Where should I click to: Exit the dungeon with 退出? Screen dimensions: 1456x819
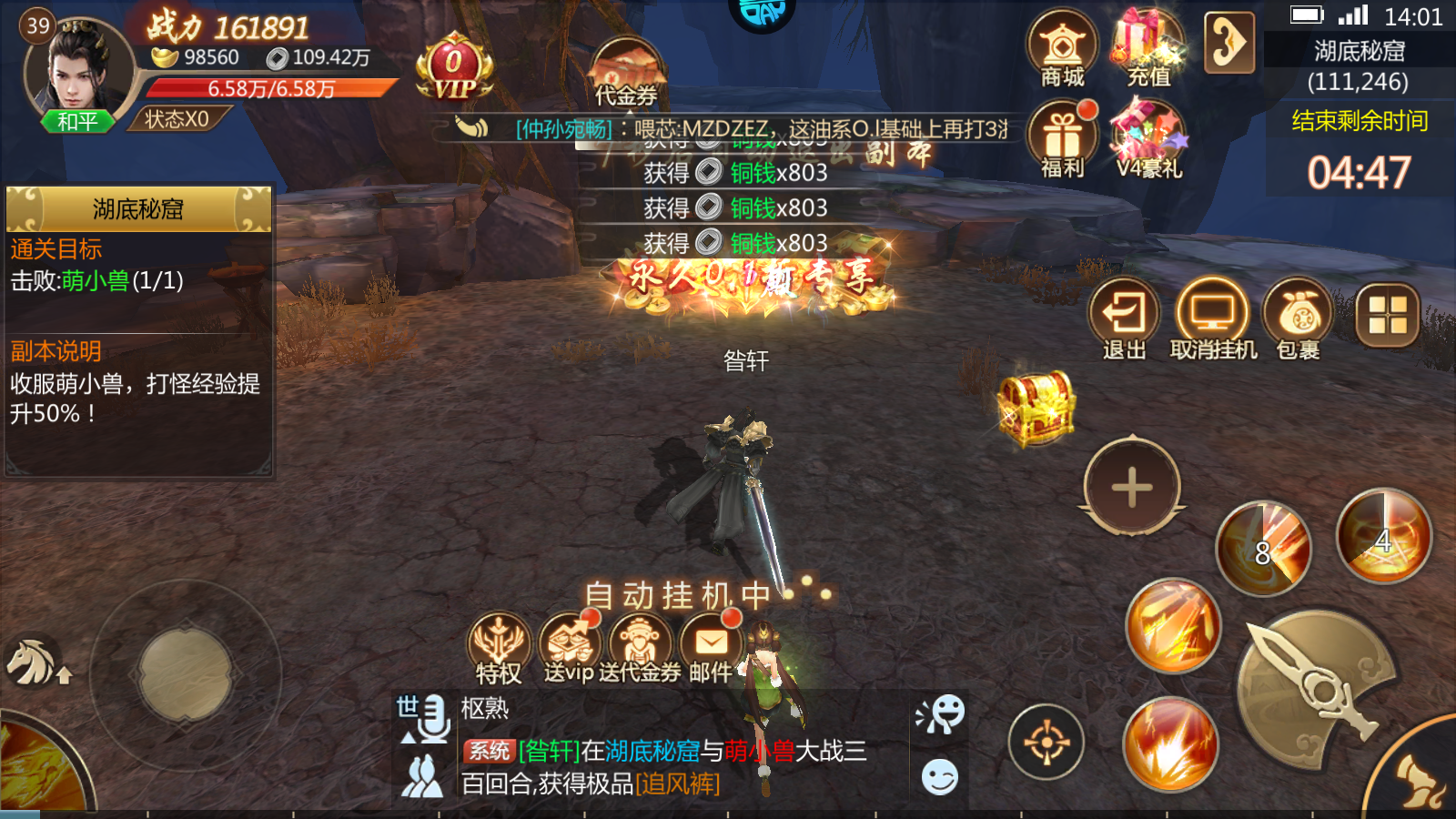pos(1124,319)
